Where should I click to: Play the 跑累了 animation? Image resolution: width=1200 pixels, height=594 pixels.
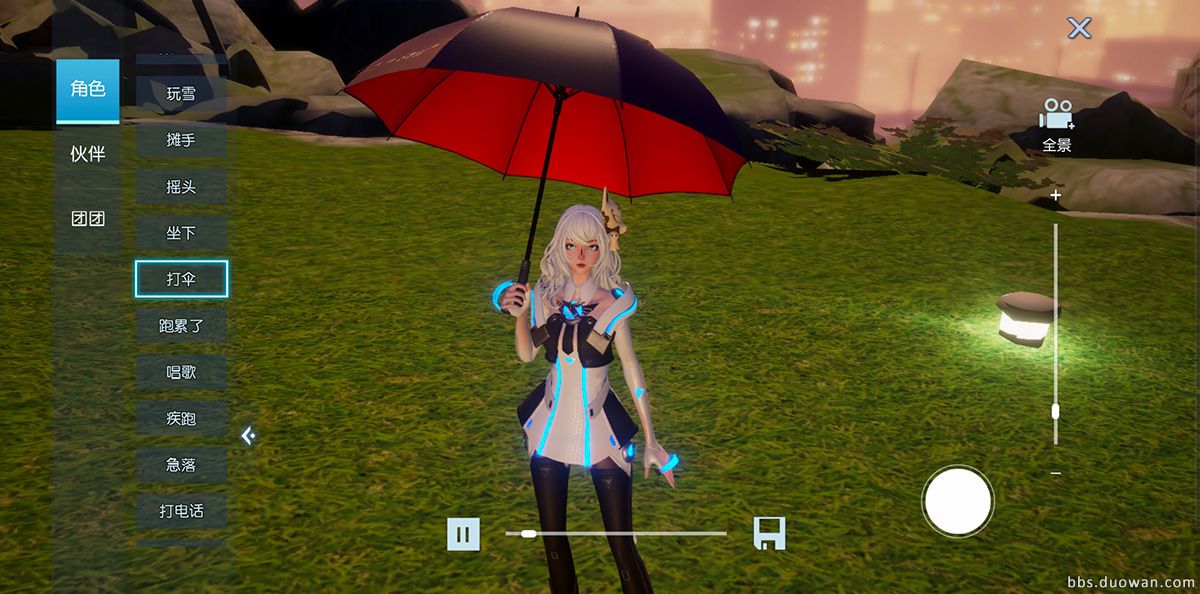pyautogui.click(x=181, y=325)
